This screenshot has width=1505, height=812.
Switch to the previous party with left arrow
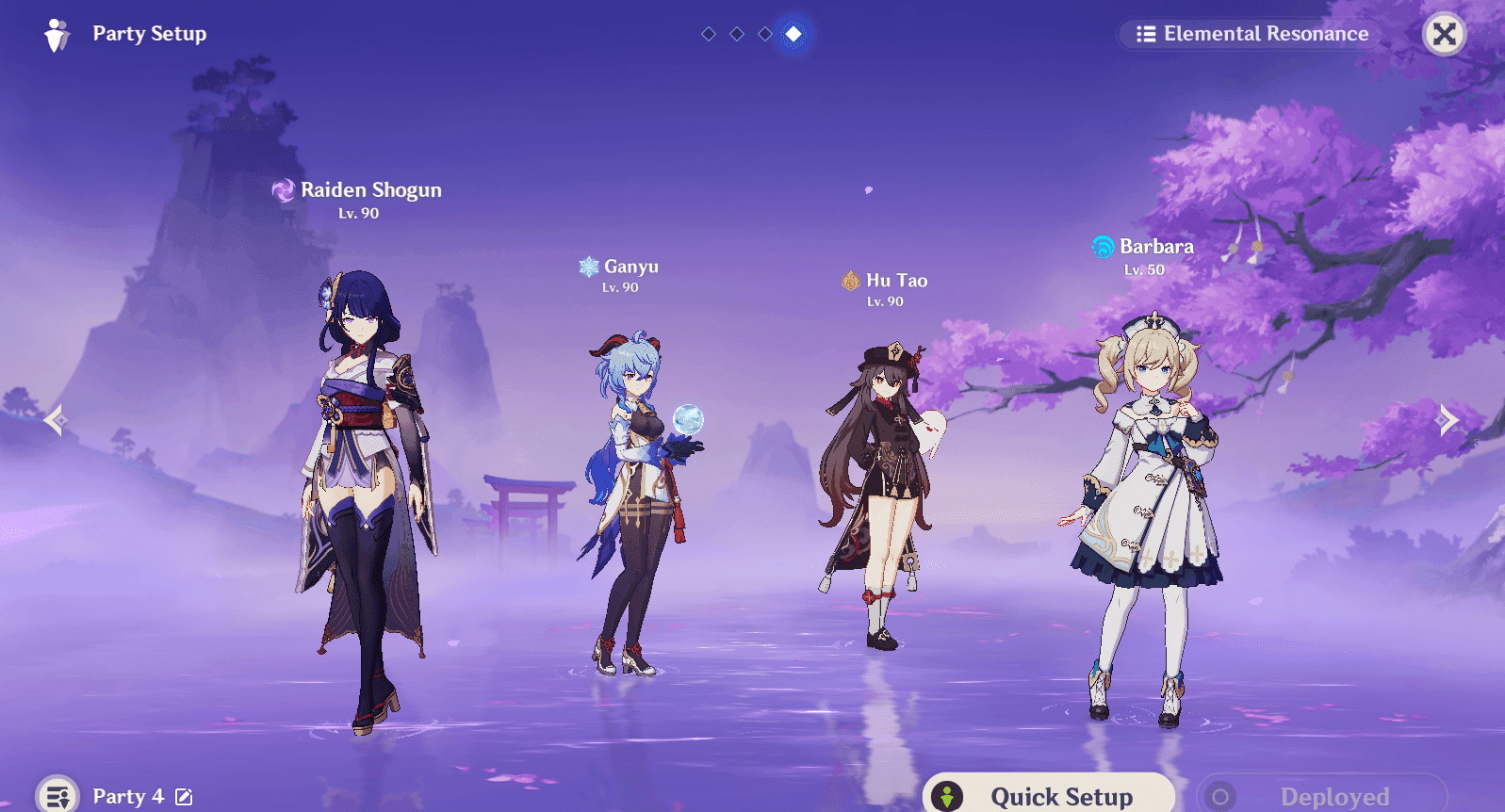pos(55,419)
